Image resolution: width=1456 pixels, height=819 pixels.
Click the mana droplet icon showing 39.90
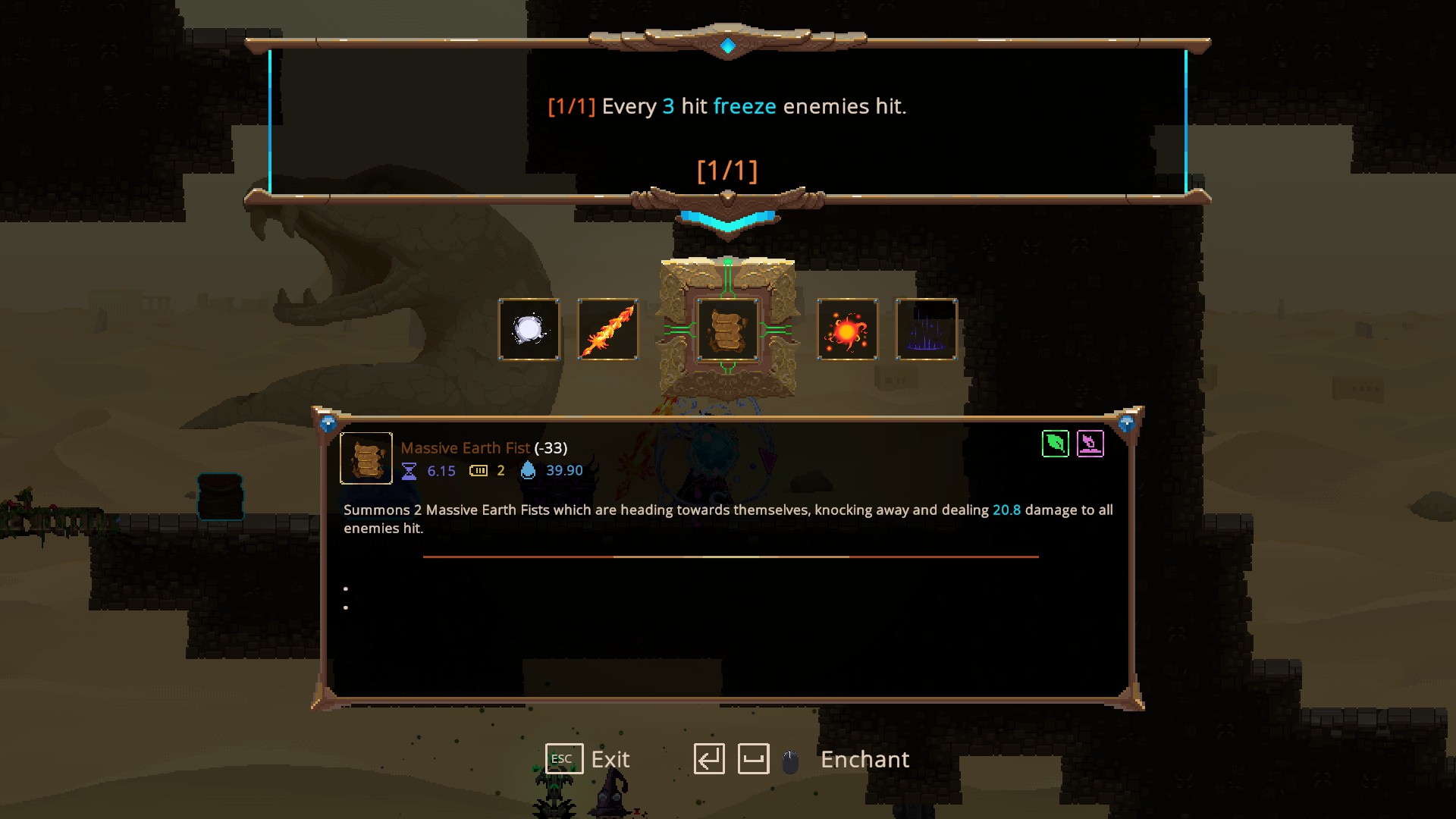pyautogui.click(x=529, y=470)
